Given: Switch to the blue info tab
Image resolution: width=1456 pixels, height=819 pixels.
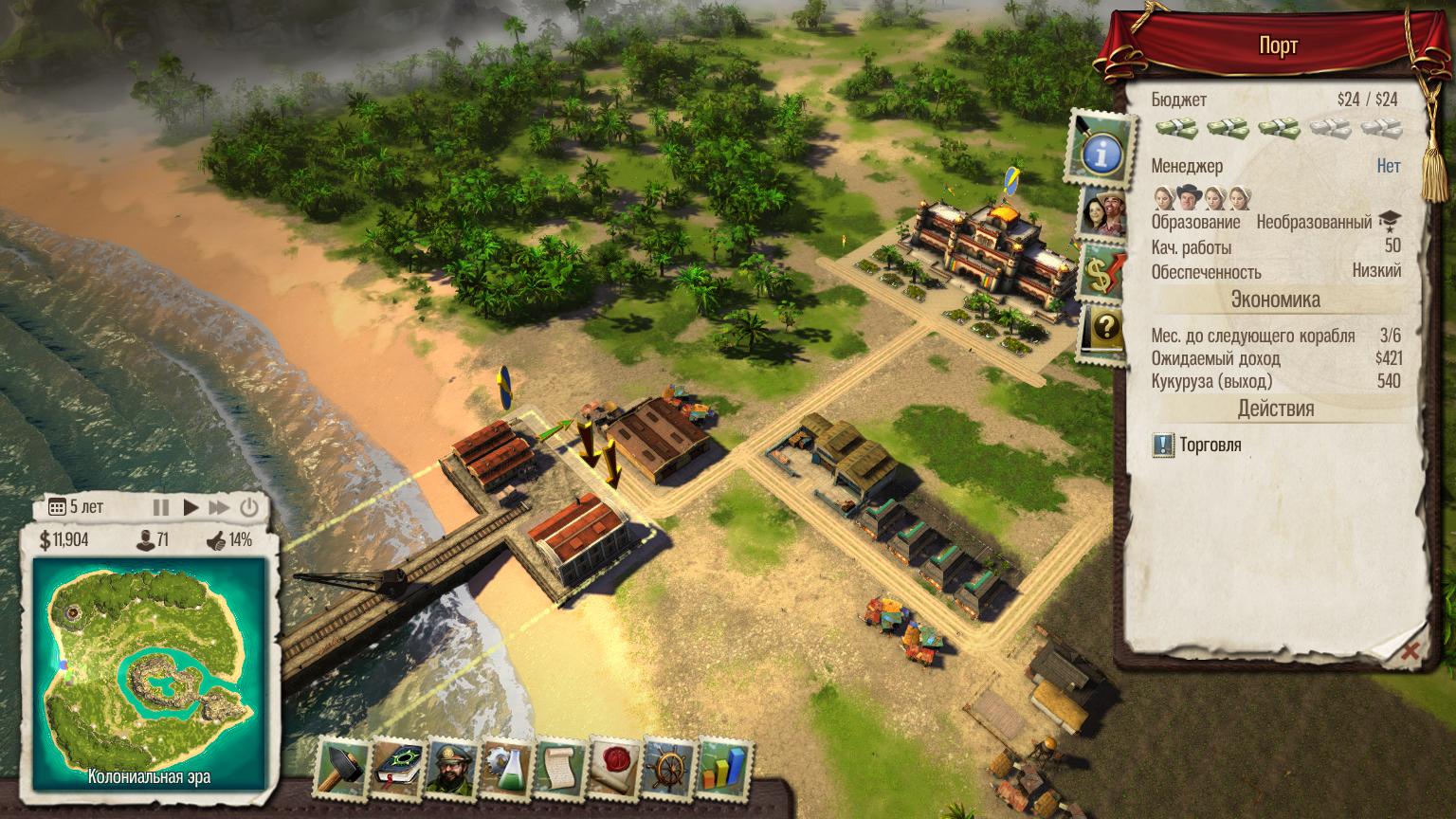Looking at the screenshot, I should 1101,150.
